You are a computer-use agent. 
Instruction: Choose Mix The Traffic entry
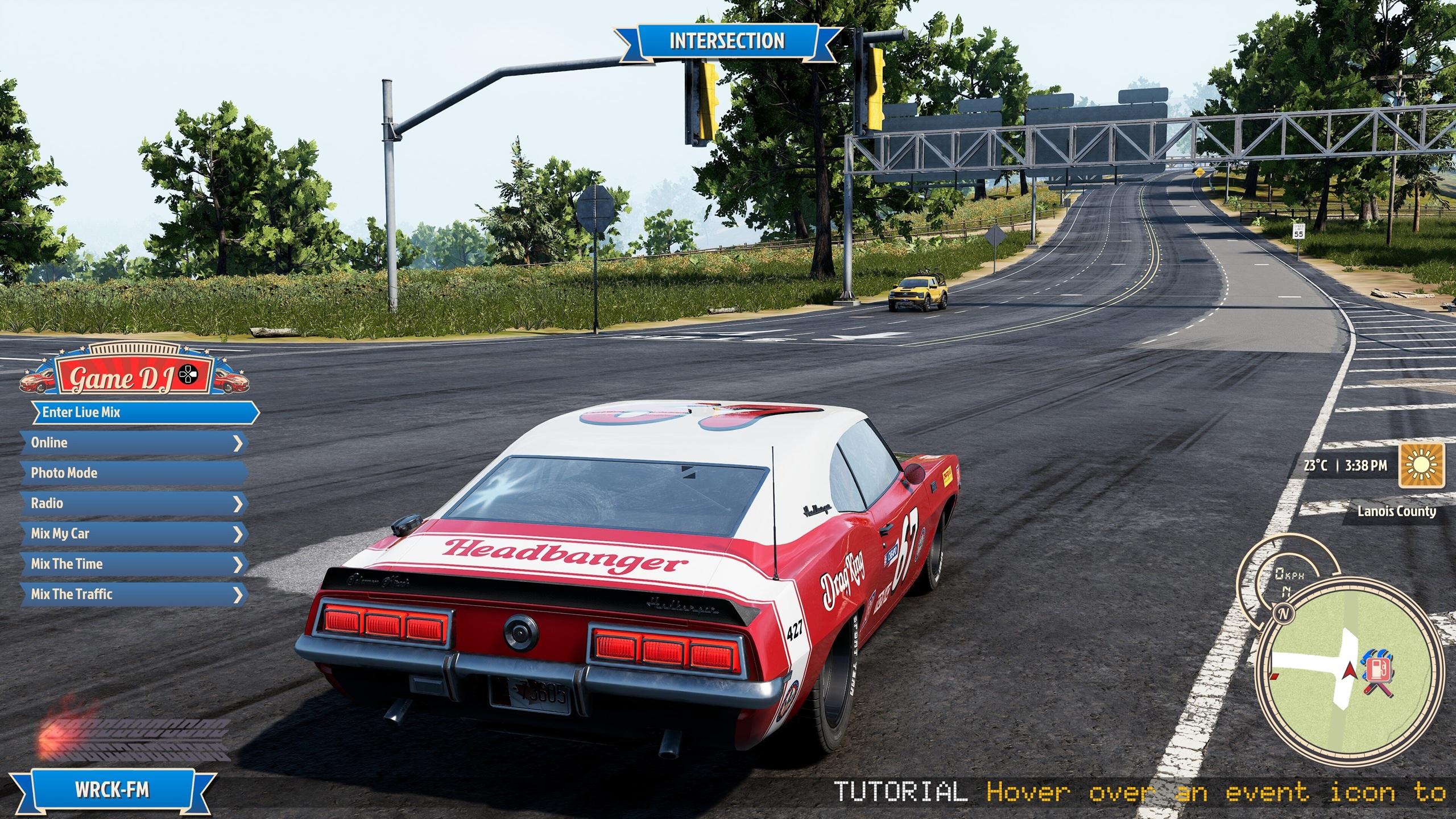(134, 594)
